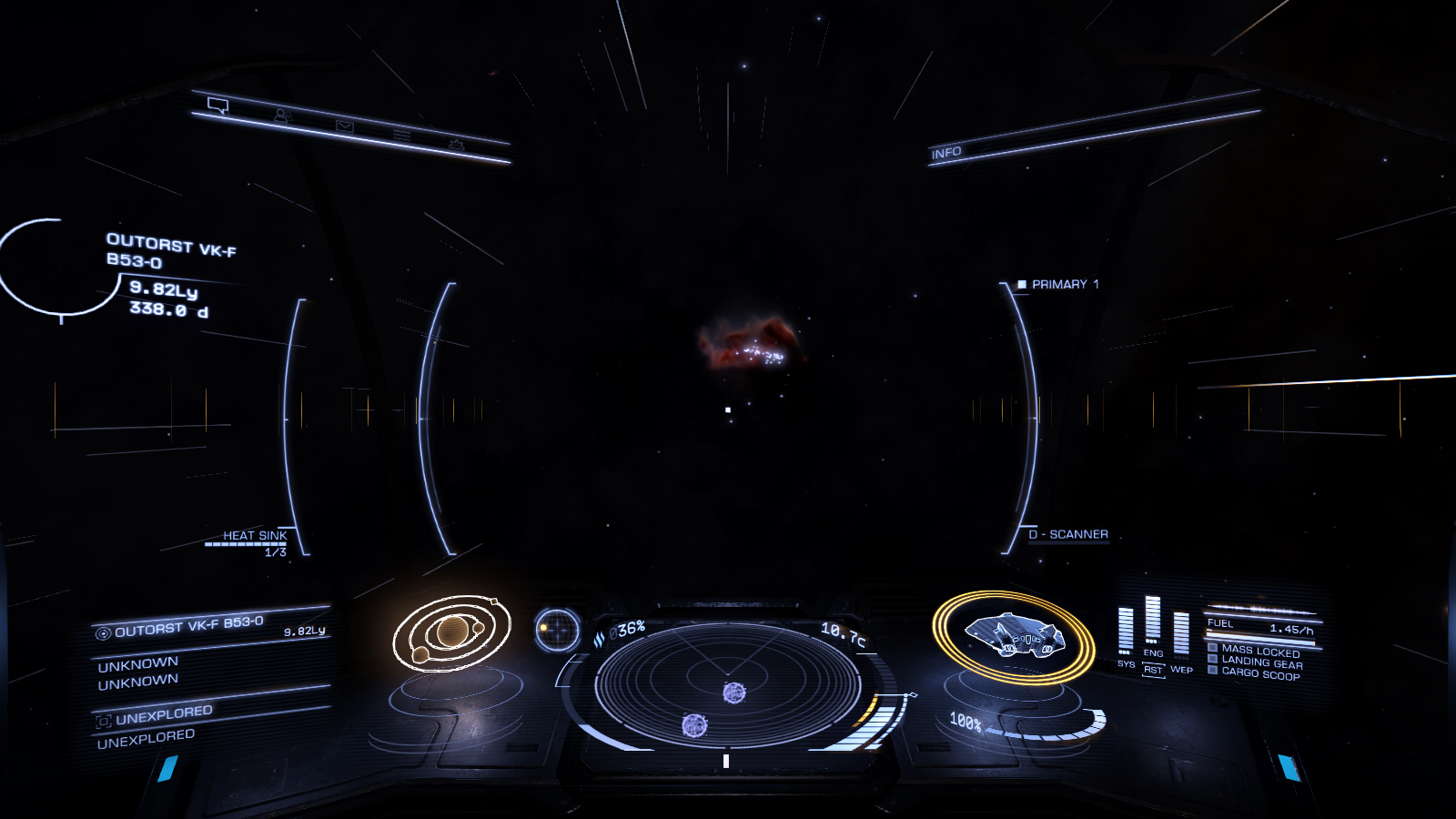This screenshot has height=819, width=1456.
Task: Toggle the CARGO SCOOP indicator
Action: [x=1260, y=674]
